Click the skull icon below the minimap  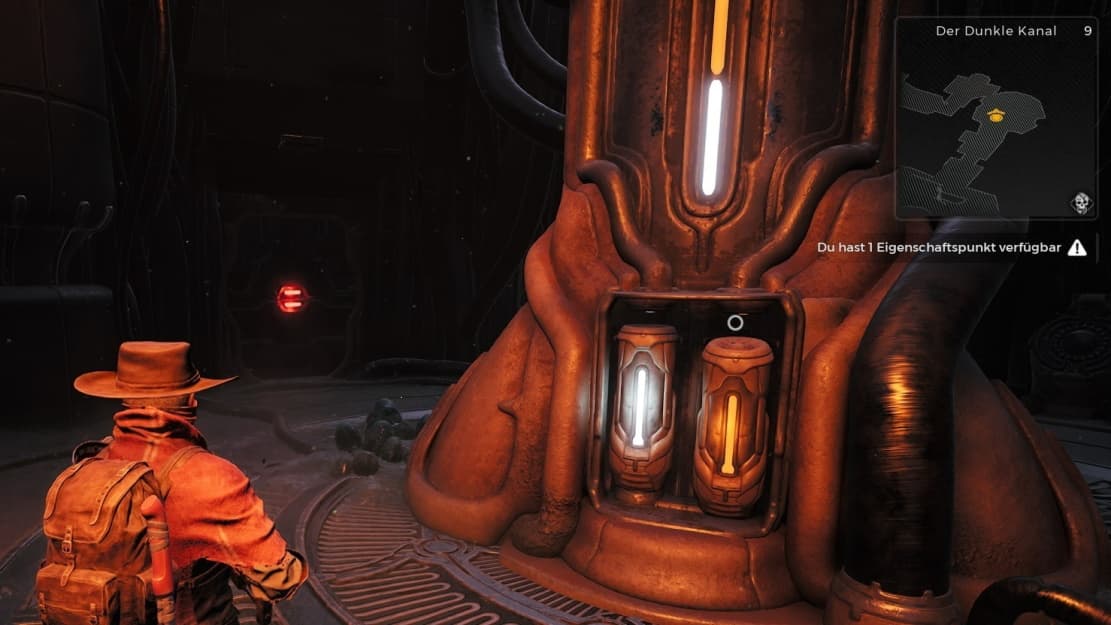coord(1080,203)
